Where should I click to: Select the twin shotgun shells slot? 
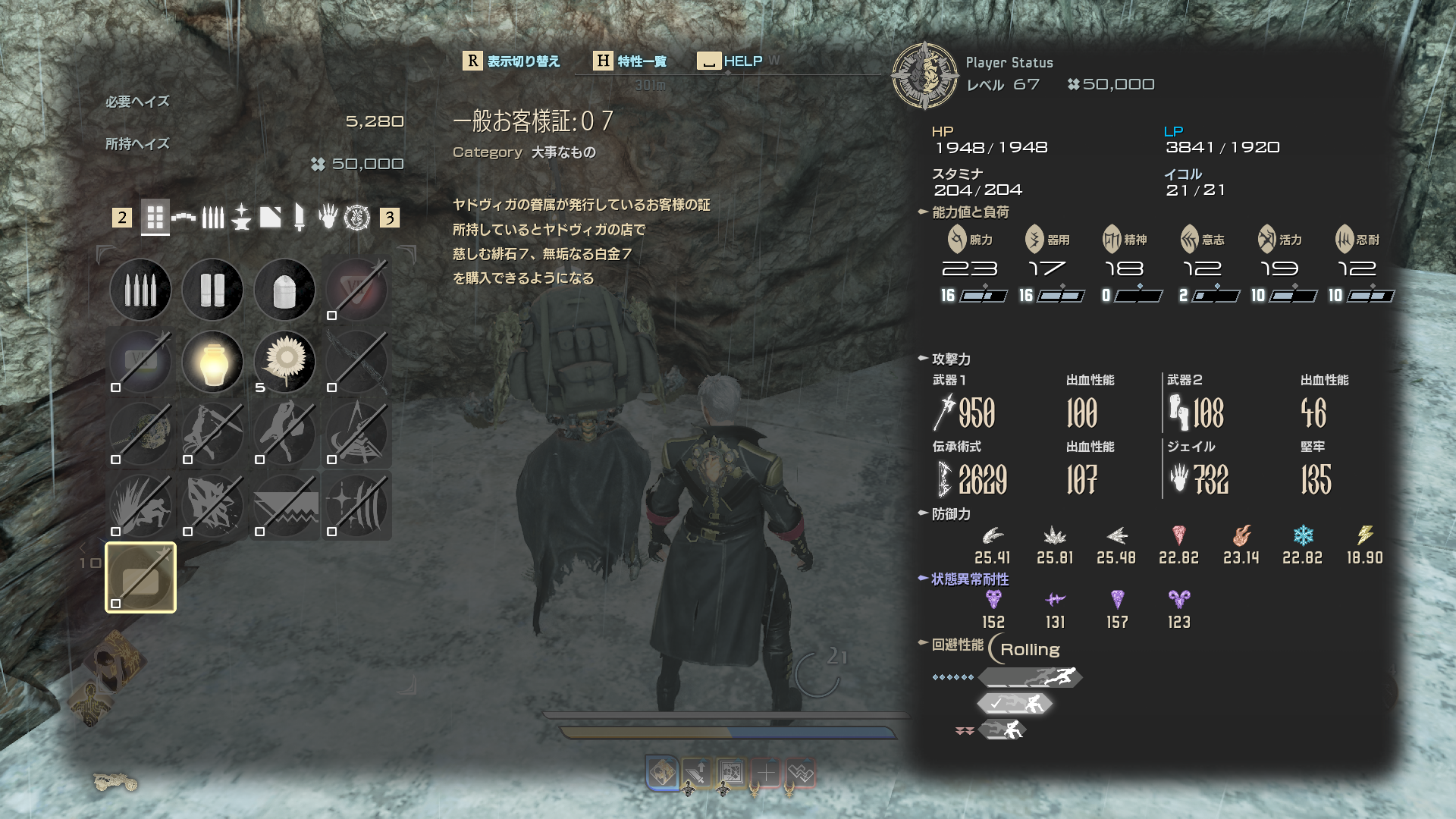[x=212, y=290]
